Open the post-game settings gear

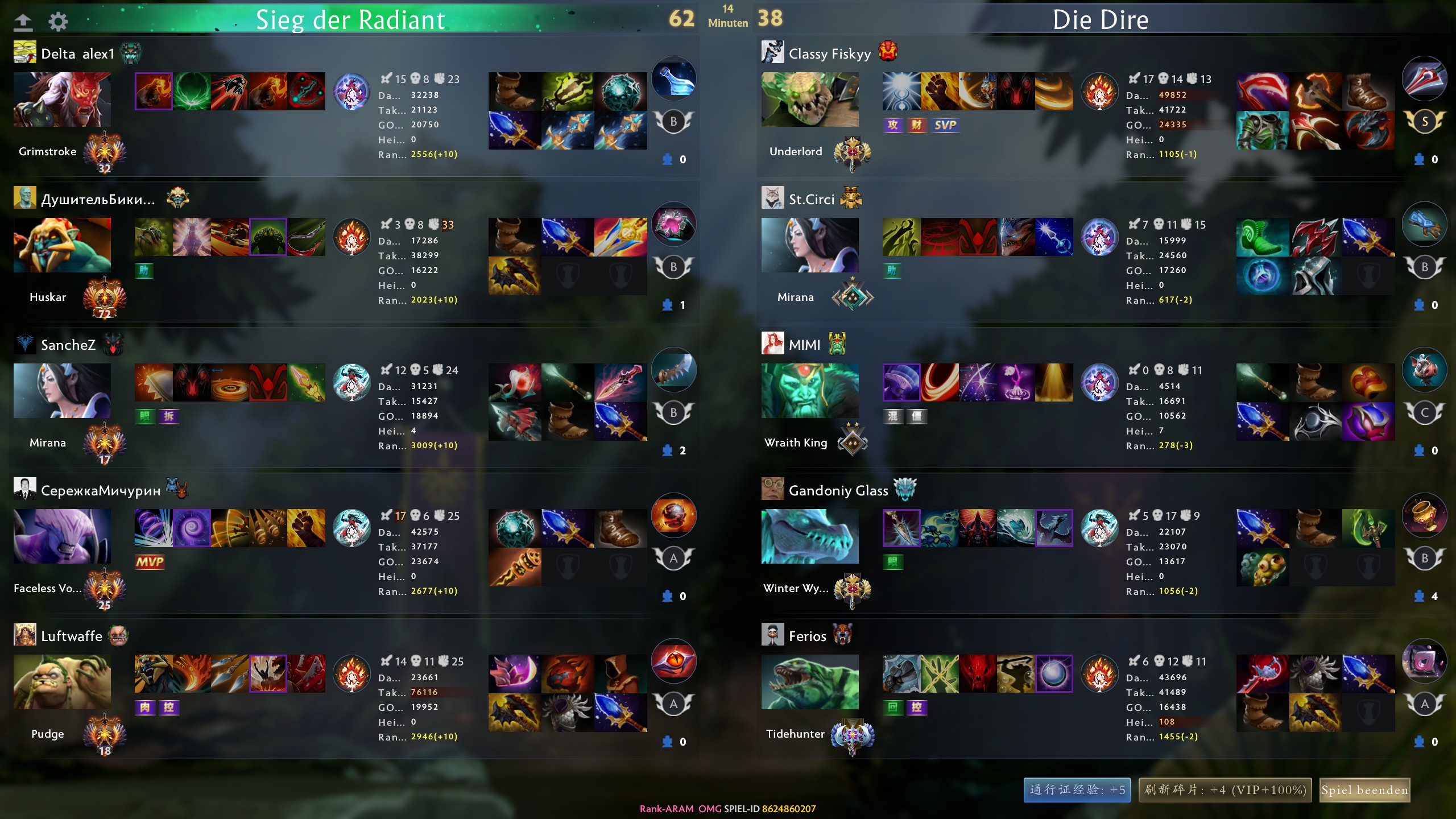click(57, 20)
